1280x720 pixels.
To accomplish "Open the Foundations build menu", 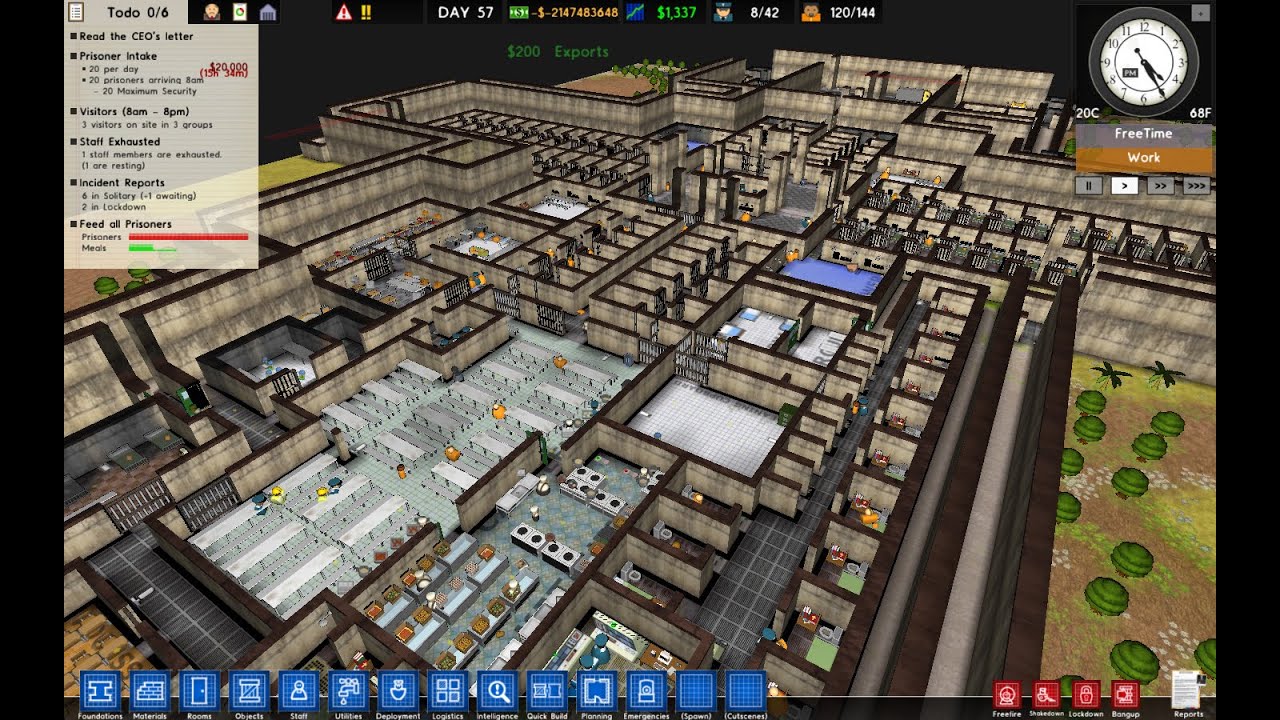I will [100, 691].
